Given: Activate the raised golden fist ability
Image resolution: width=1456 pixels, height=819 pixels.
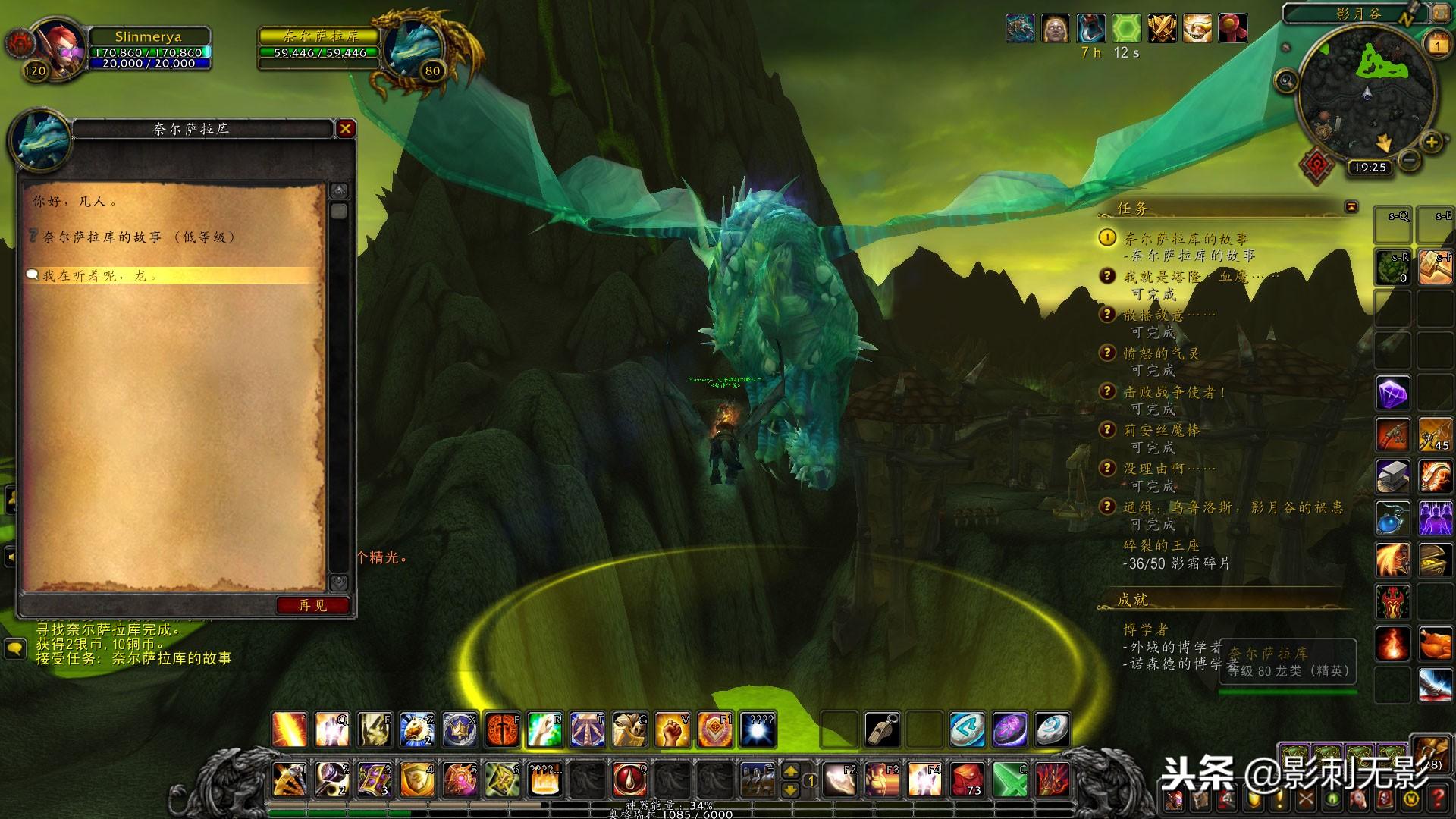Looking at the screenshot, I should [x=672, y=730].
